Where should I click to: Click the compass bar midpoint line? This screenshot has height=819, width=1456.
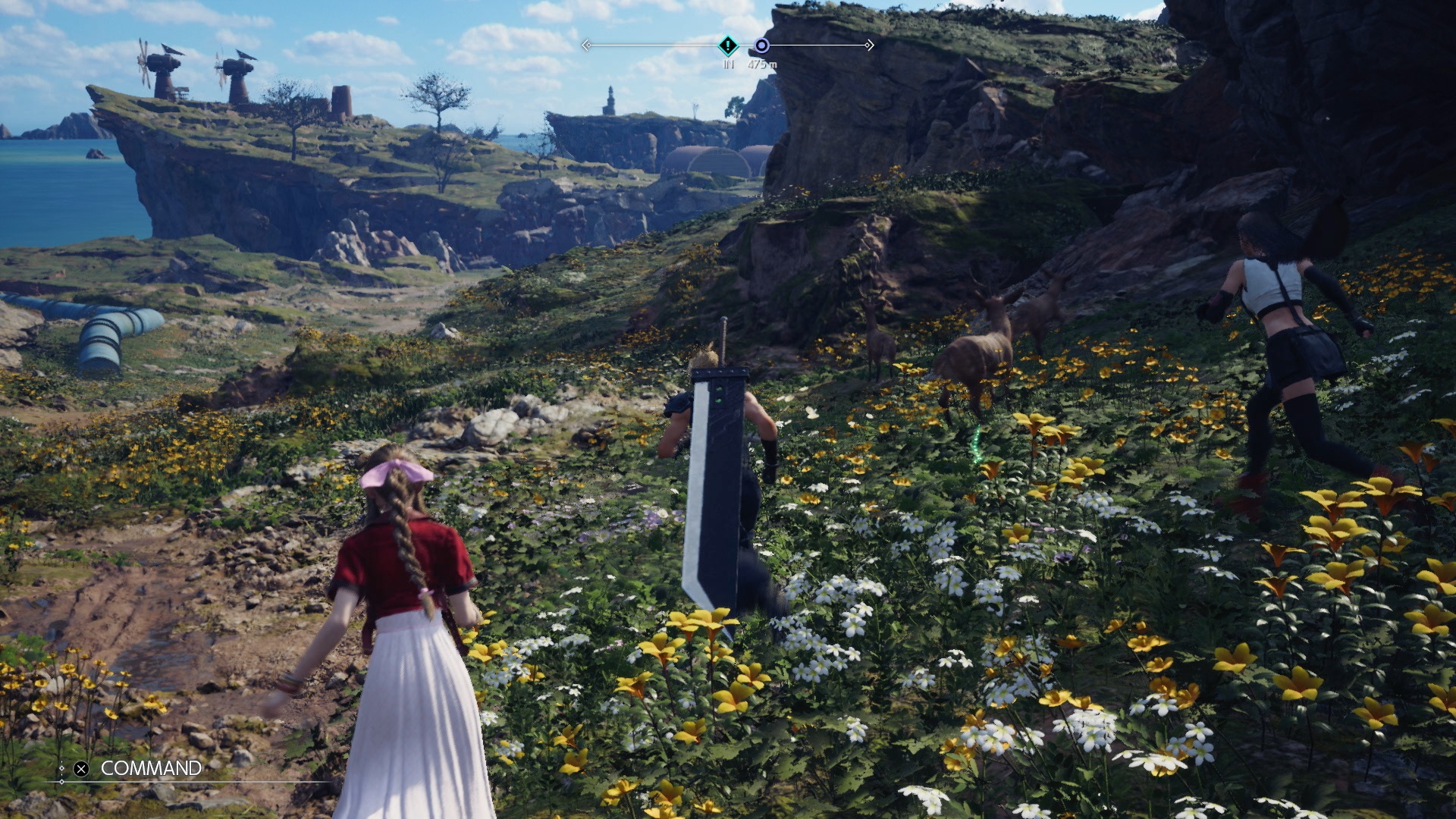coord(726,45)
